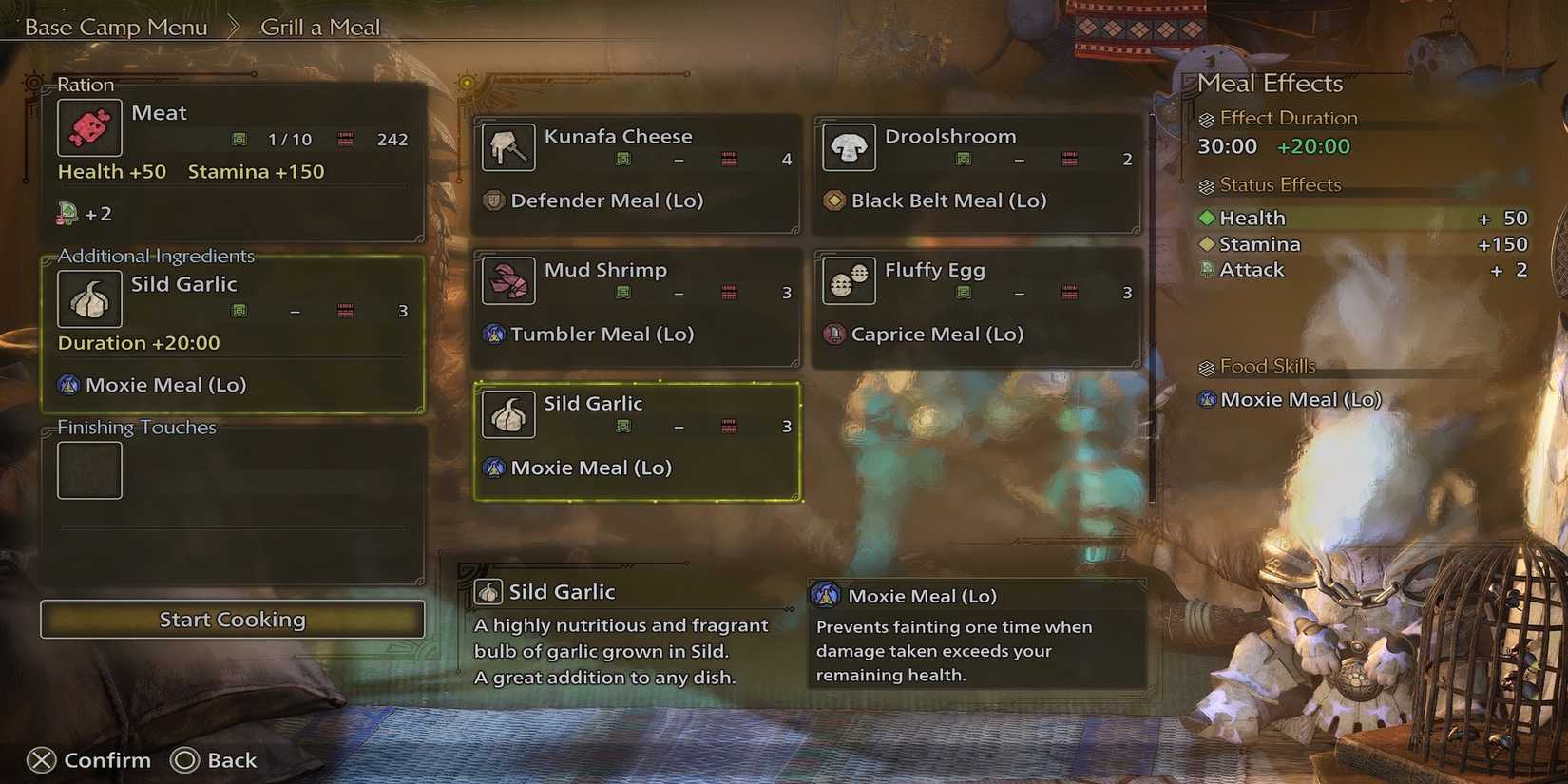This screenshot has width=1568, height=784.
Task: Click the Mud Shrimp ingredient icon
Action: (508, 281)
